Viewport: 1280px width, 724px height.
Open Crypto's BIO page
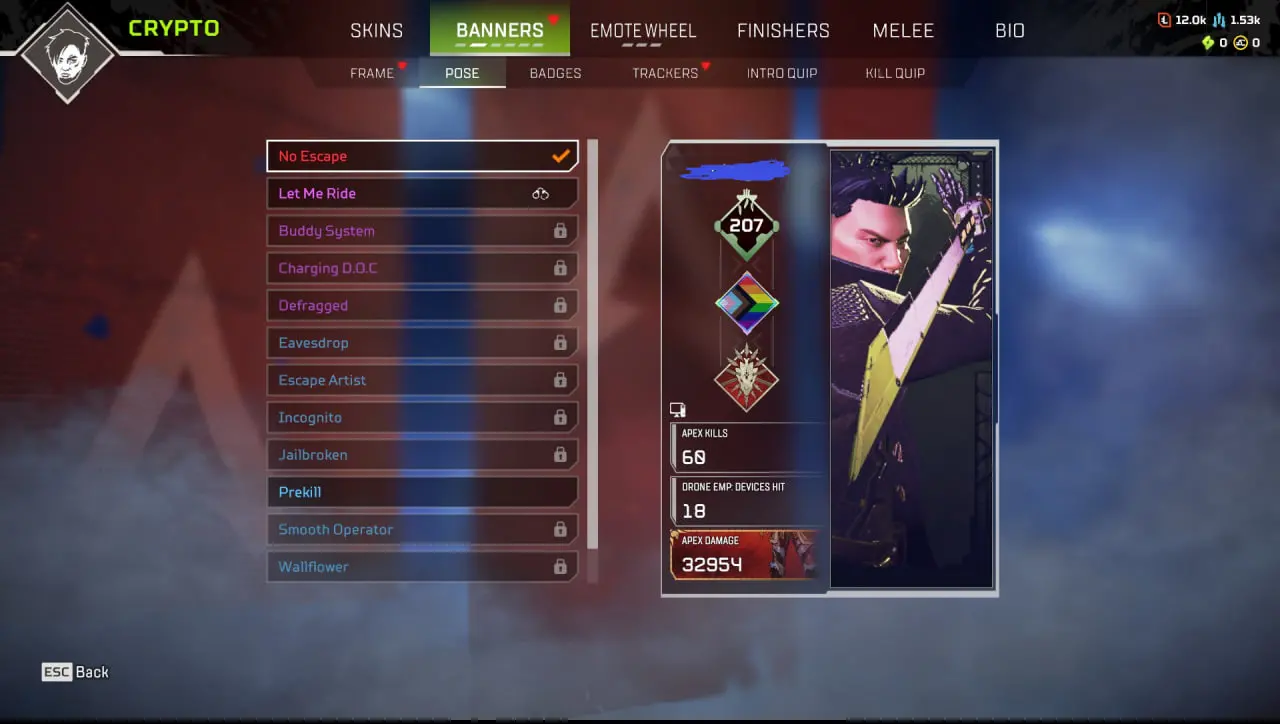[1009, 30]
